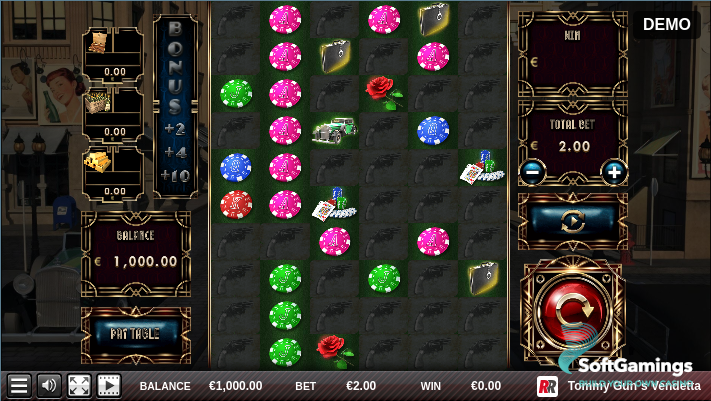
Task: Spin the reels with the red button
Action: point(571,312)
